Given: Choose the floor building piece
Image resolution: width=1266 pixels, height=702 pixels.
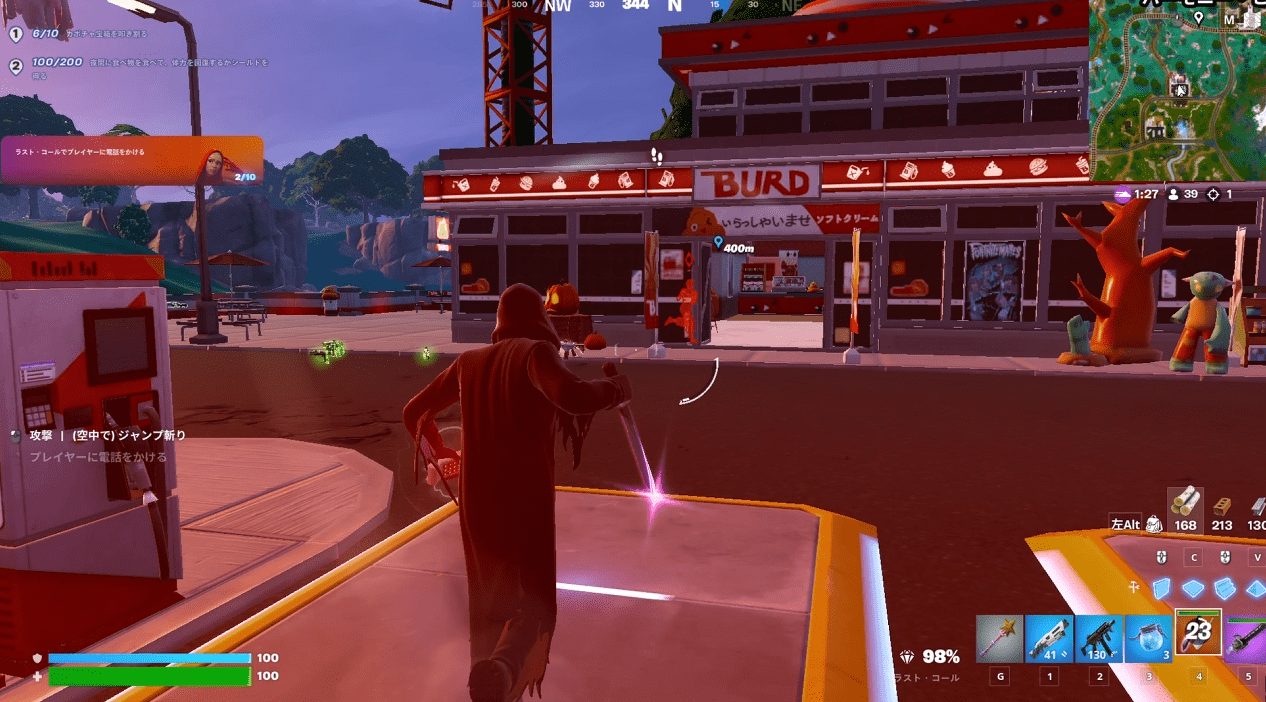Looking at the screenshot, I should [1192, 588].
